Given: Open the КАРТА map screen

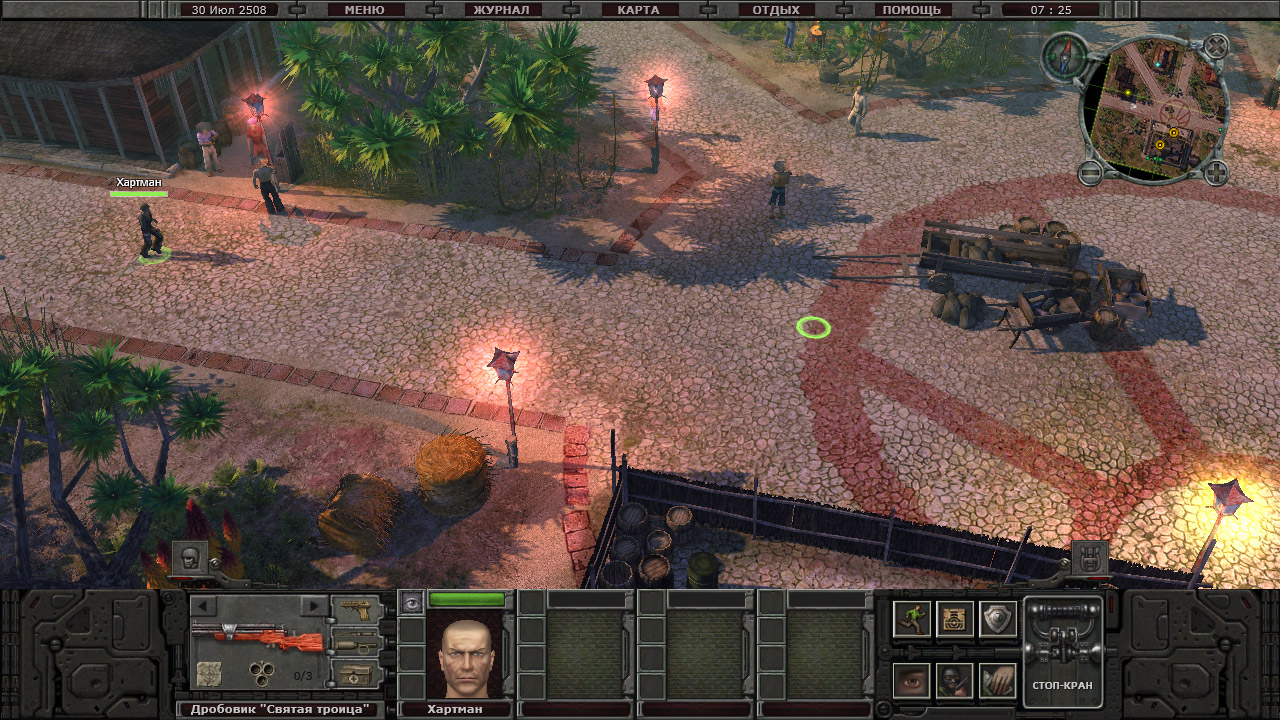Looking at the screenshot, I should click(x=639, y=10).
